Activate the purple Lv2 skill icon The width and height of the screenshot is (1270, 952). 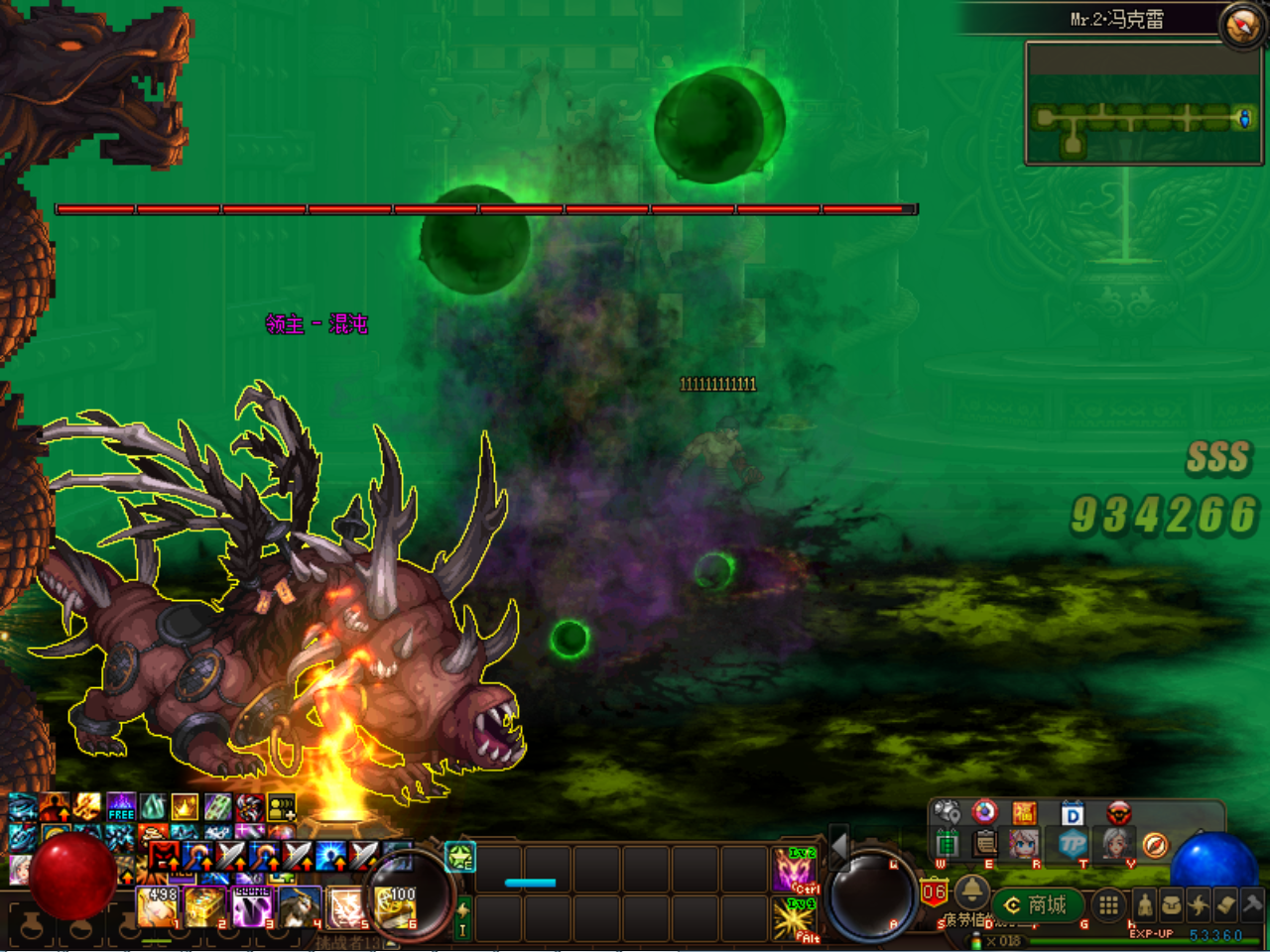(796, 870)
